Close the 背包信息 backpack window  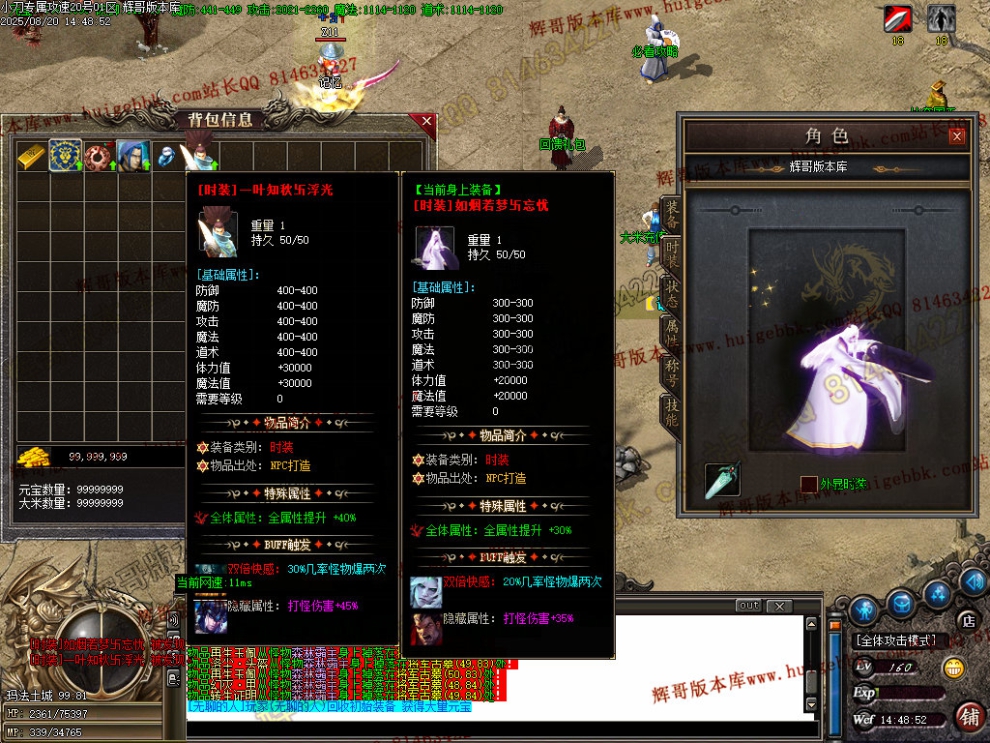click(427, 122)
